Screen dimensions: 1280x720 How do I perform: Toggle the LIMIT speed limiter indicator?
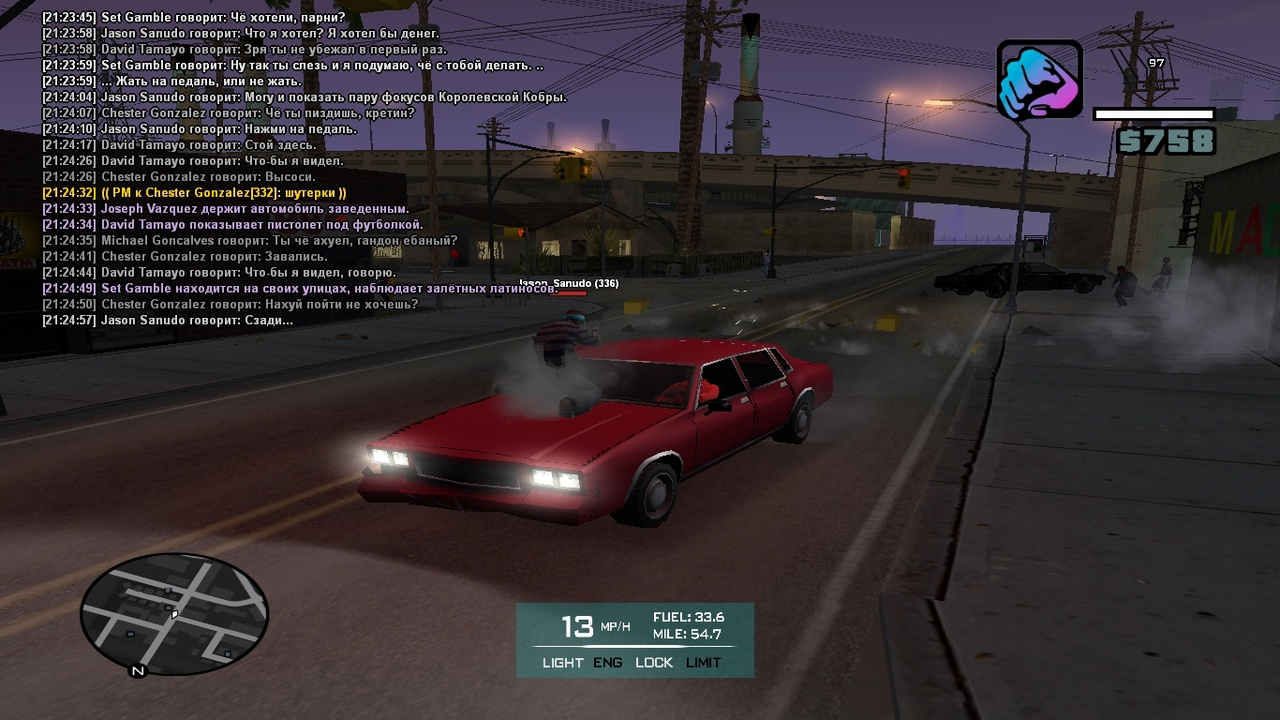703,663
